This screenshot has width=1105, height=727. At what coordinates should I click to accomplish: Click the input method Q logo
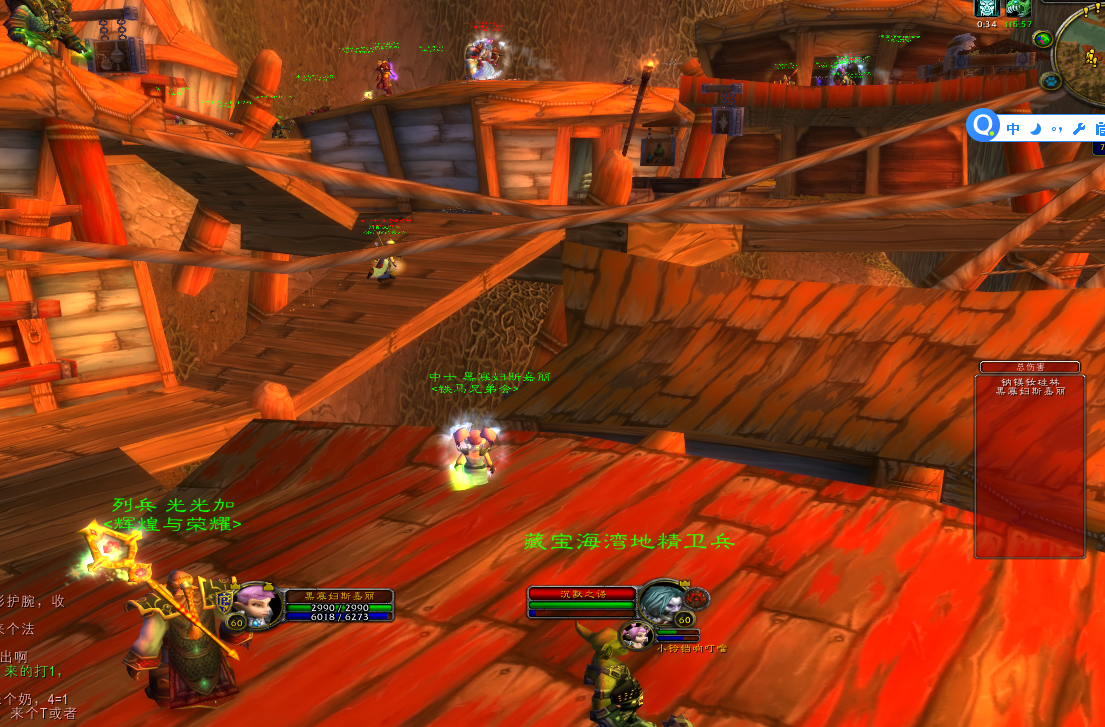click(985, 125)
